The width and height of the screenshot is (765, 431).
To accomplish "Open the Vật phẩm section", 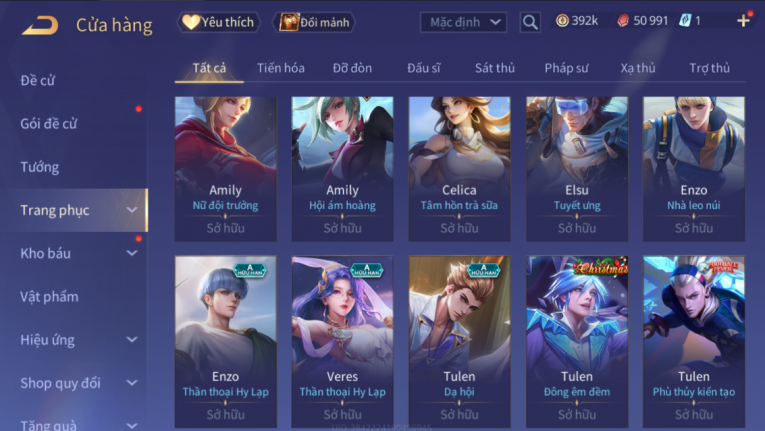I will click(x=49, y=296).
